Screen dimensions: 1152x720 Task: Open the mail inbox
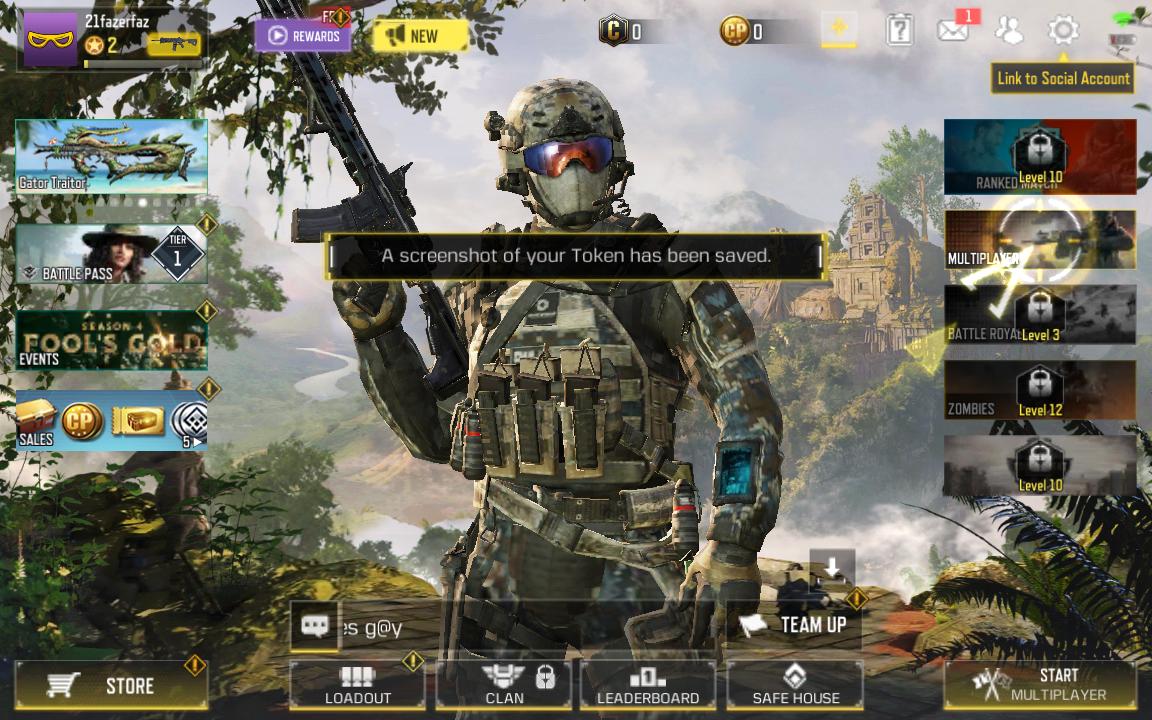pos(953,31)
